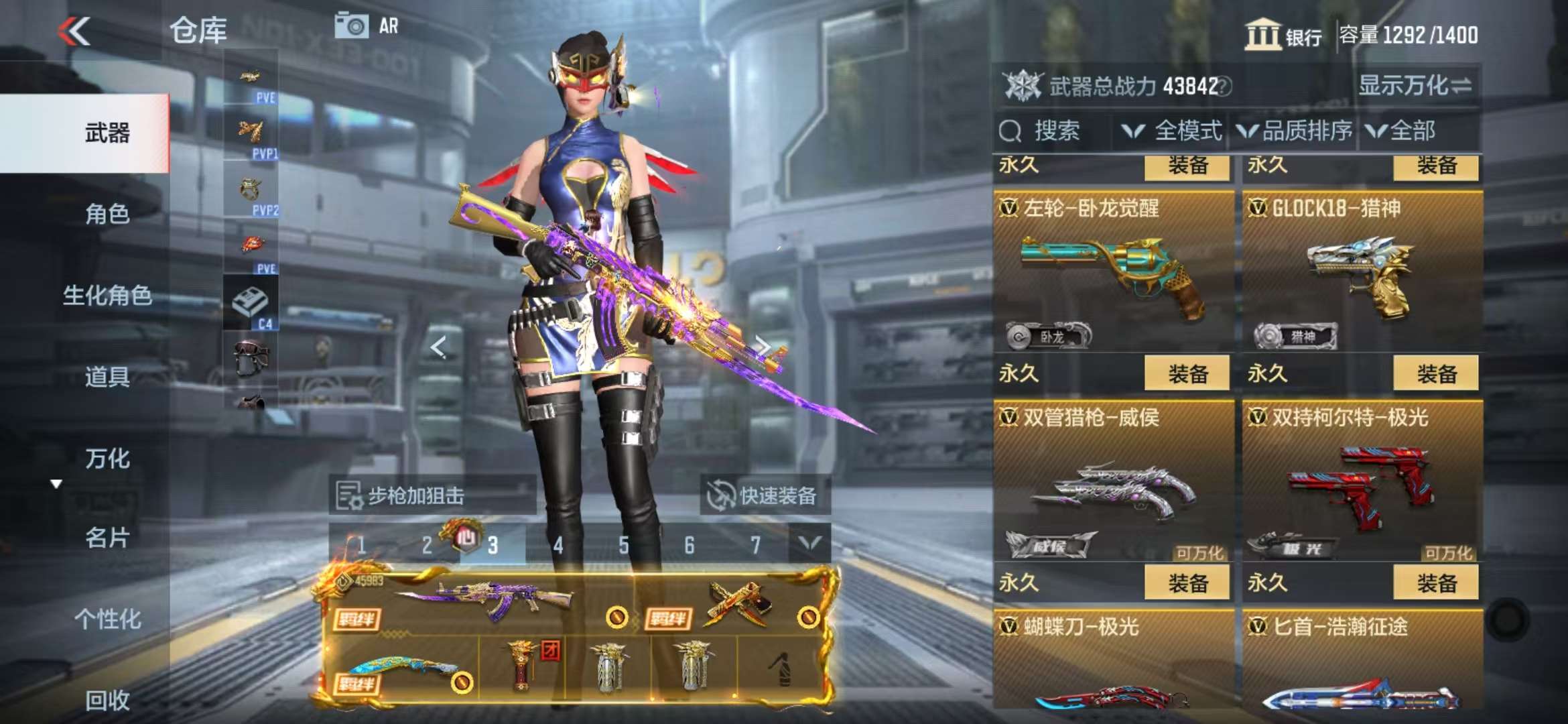Image resolution: width=1568 pixels, height=724 pixels.
Task: Switch to loadout slot 5
Action: 624,546
